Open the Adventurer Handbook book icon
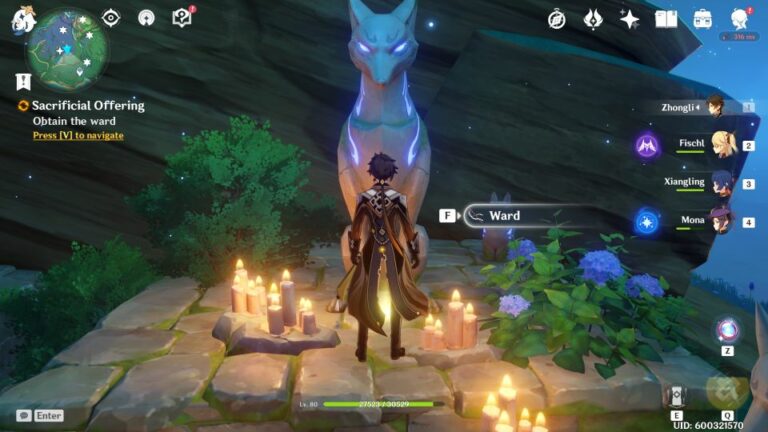This screenshot has height=432, width=768. pos(666,19)
